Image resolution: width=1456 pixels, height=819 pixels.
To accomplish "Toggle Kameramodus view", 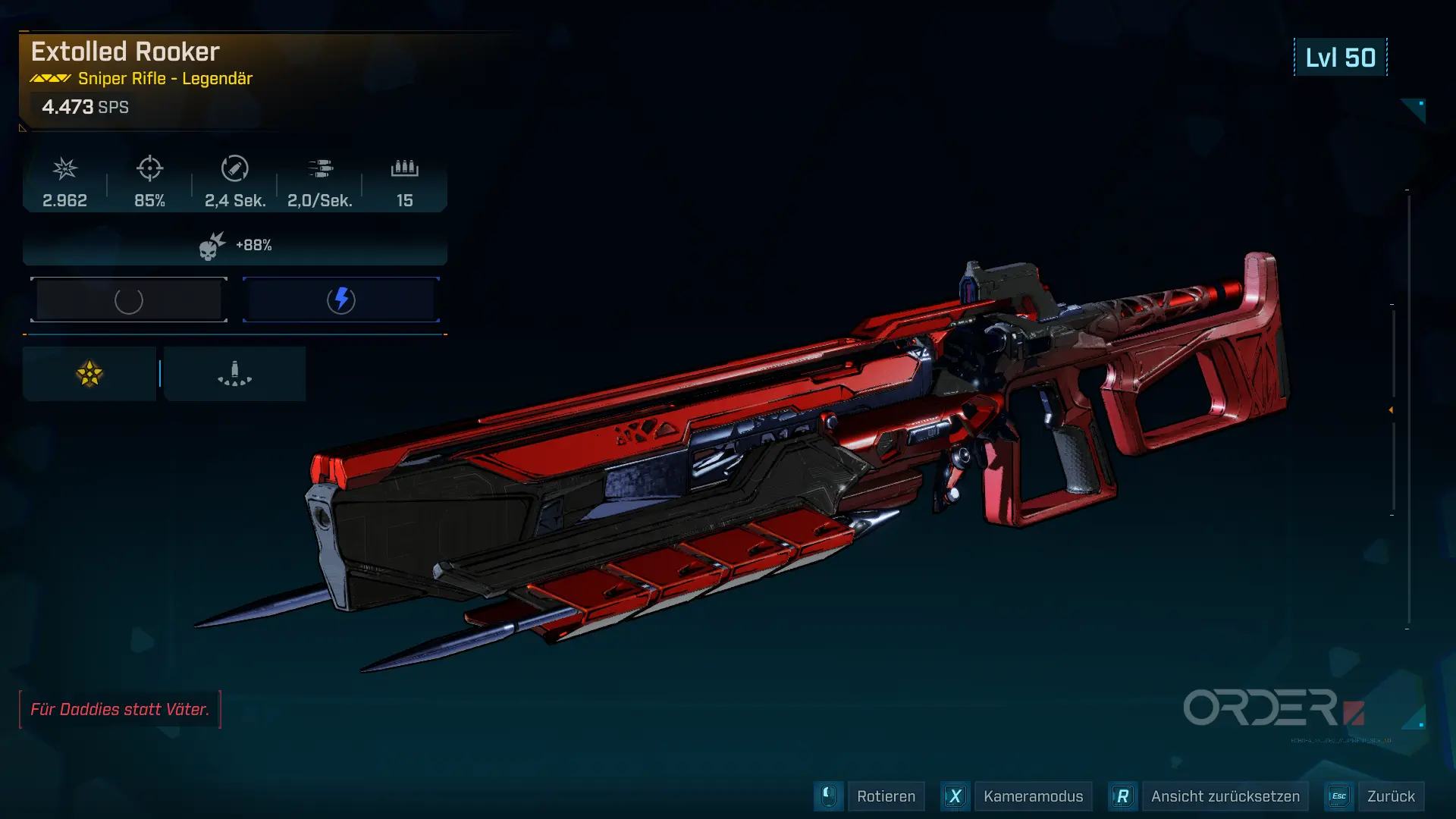I will 1032,796.
